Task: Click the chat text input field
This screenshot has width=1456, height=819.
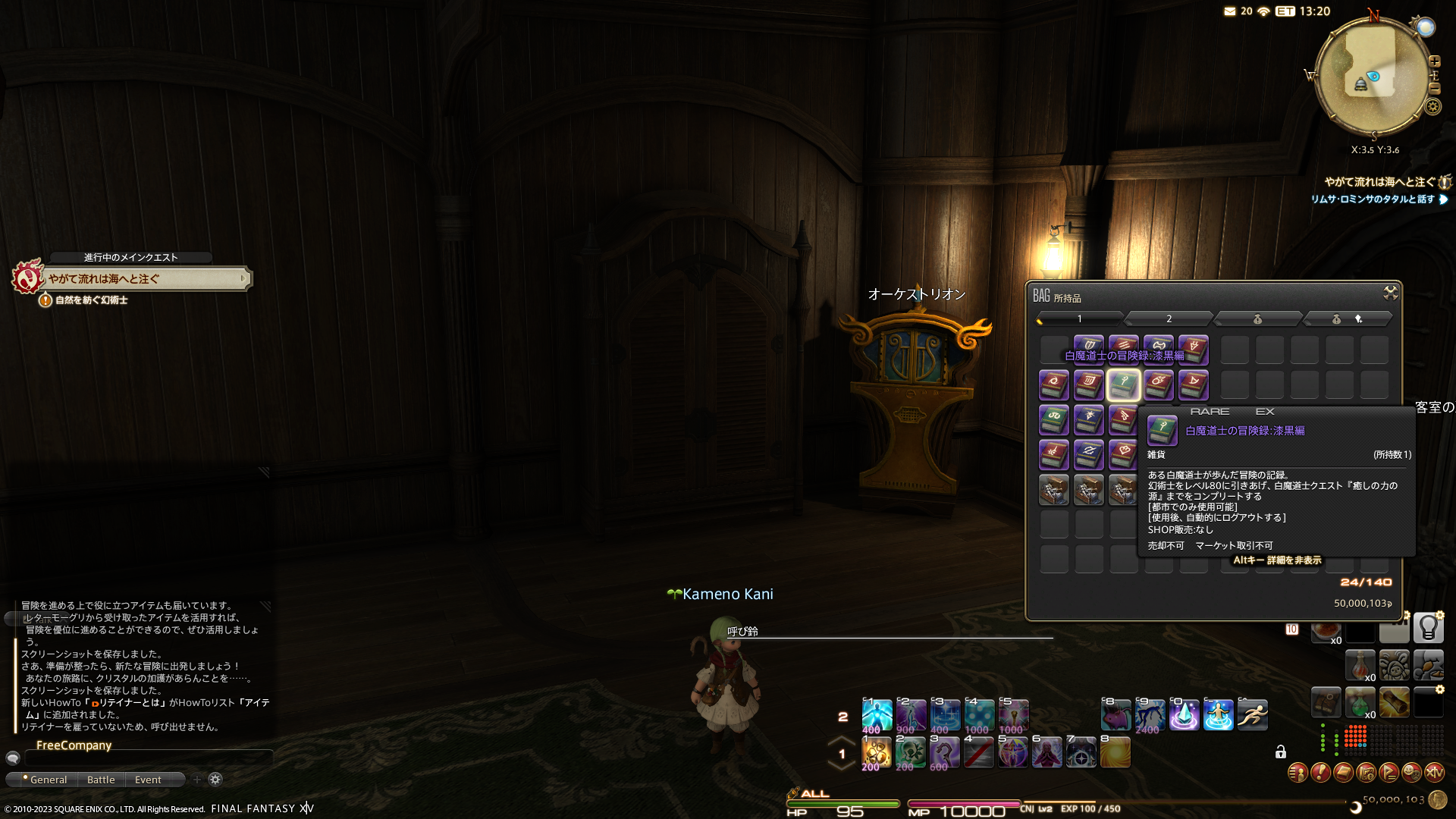Action: tap(148, 758)
